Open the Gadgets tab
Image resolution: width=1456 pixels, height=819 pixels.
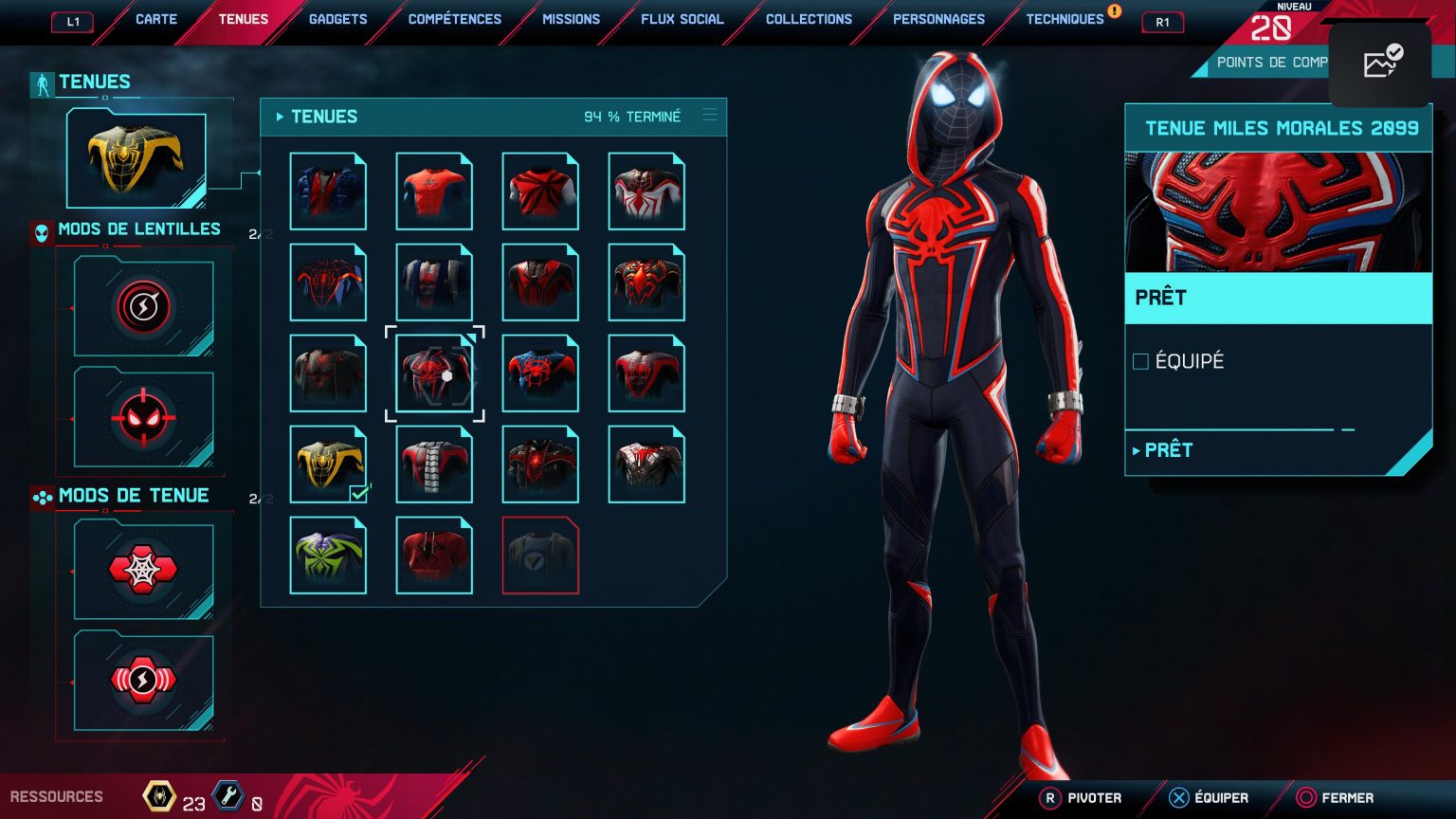(x=337, y=19)
